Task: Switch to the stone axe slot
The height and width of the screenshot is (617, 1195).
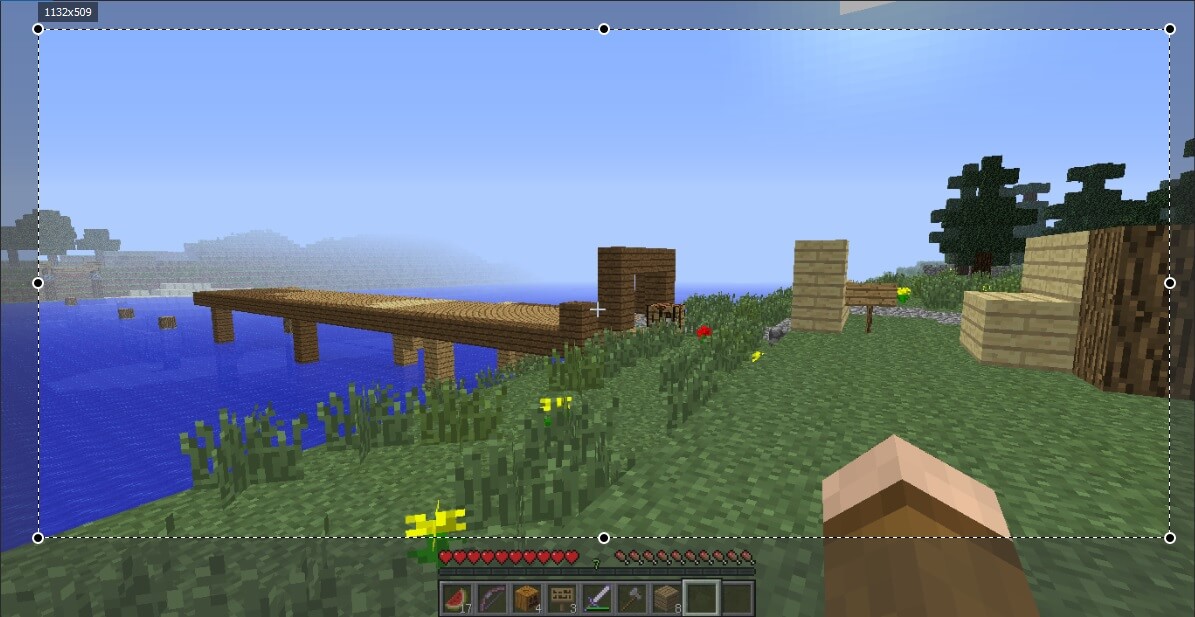Action: pyautogui.click(x=632, y=599)
